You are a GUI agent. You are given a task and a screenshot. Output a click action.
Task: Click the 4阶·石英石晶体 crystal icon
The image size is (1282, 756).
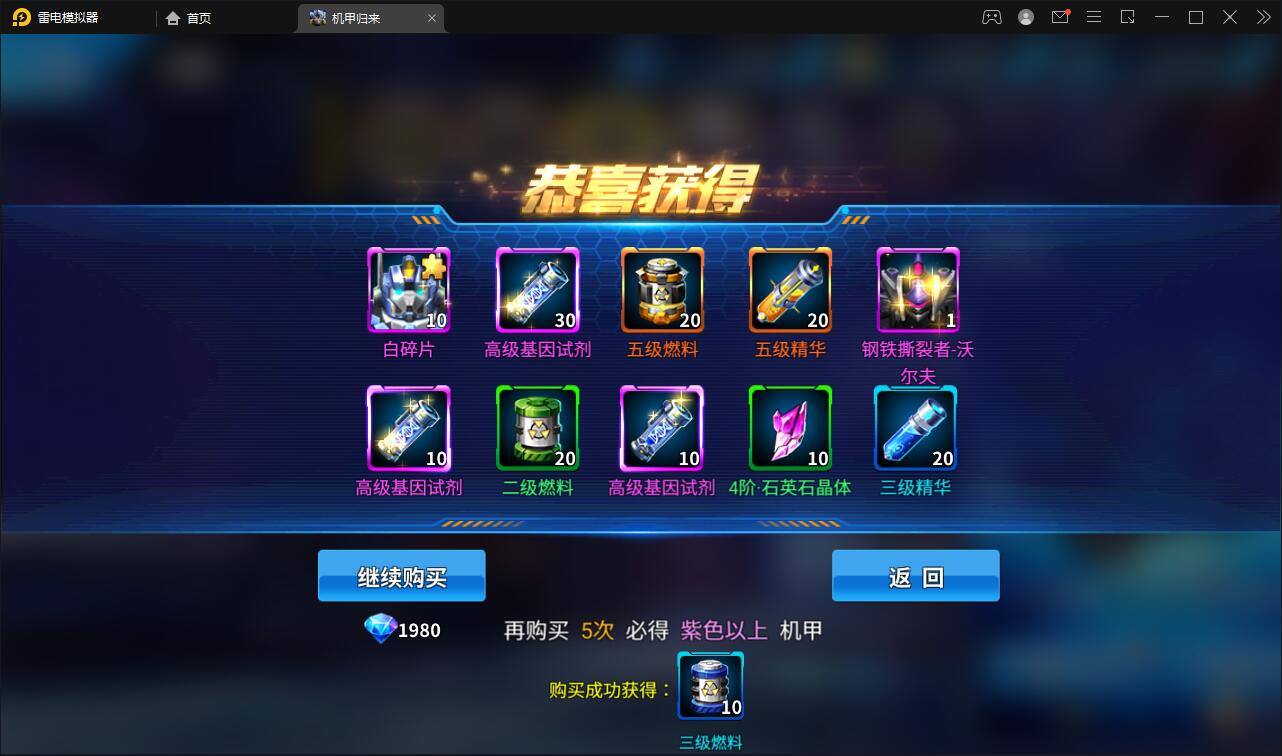point(789,427)
